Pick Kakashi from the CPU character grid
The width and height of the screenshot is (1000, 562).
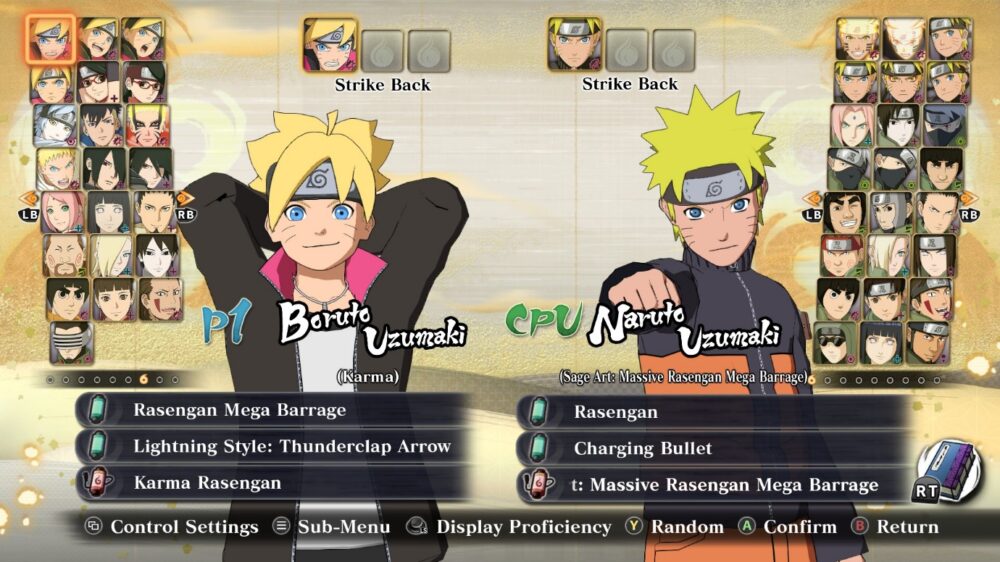tap(945, 125)
